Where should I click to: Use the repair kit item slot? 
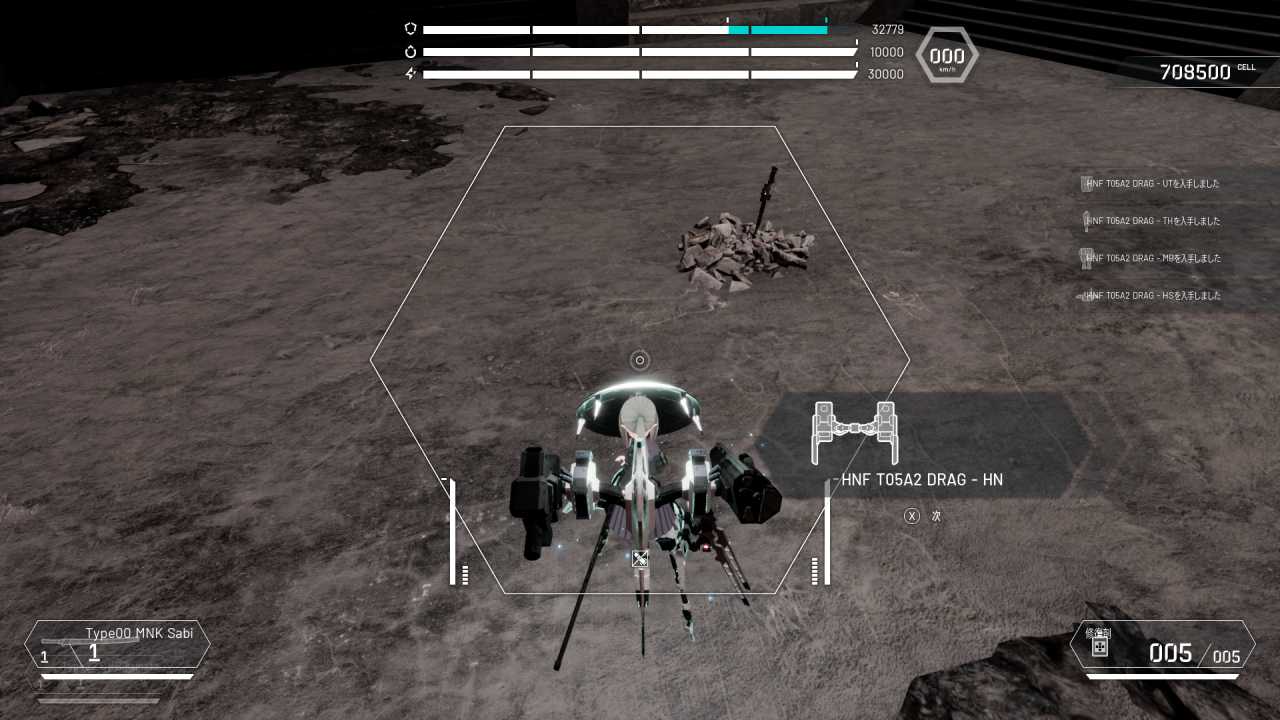point(1162,645)
